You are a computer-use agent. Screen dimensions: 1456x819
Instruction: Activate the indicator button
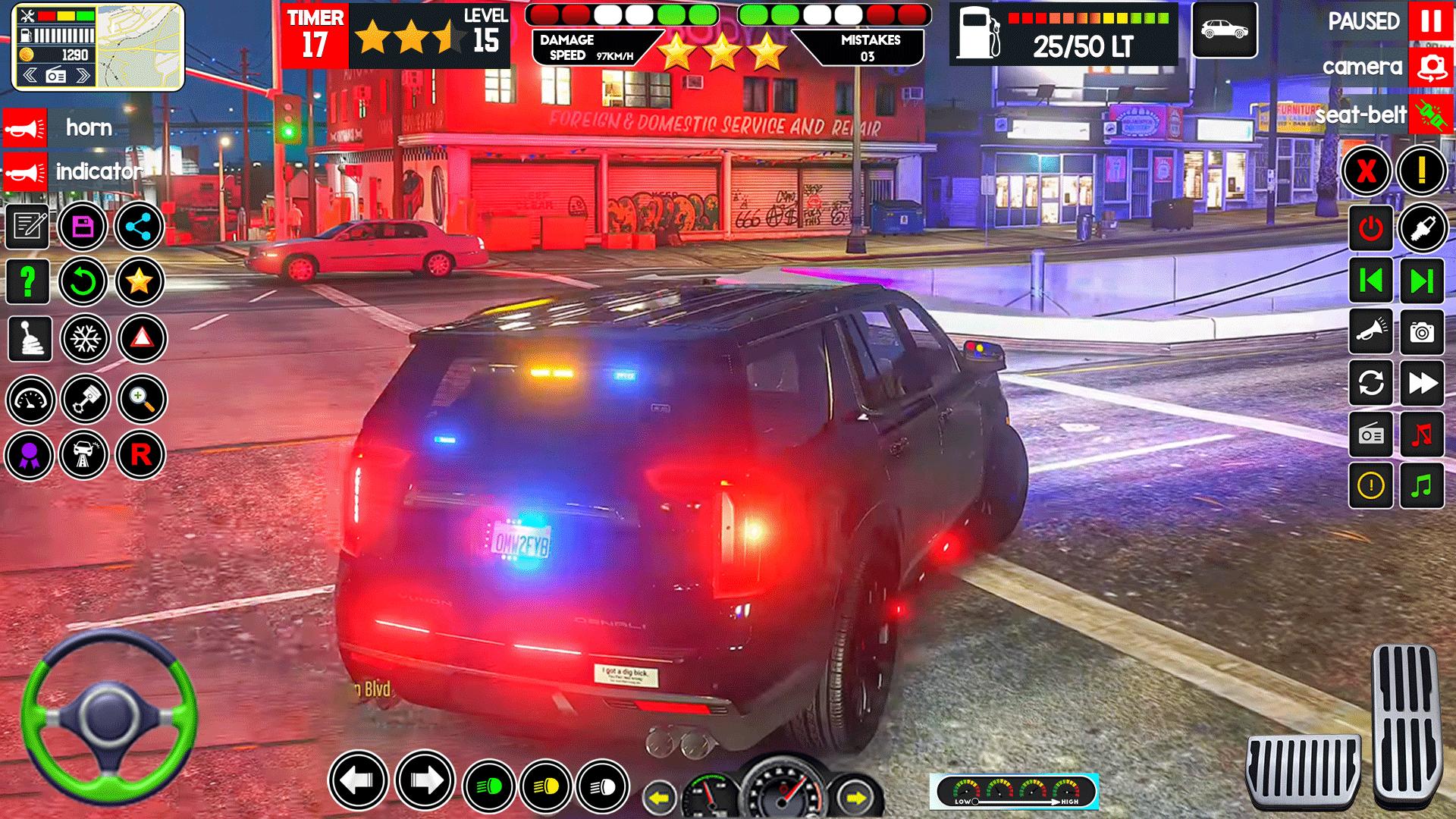pyautogui.click(x=25, y=172)
